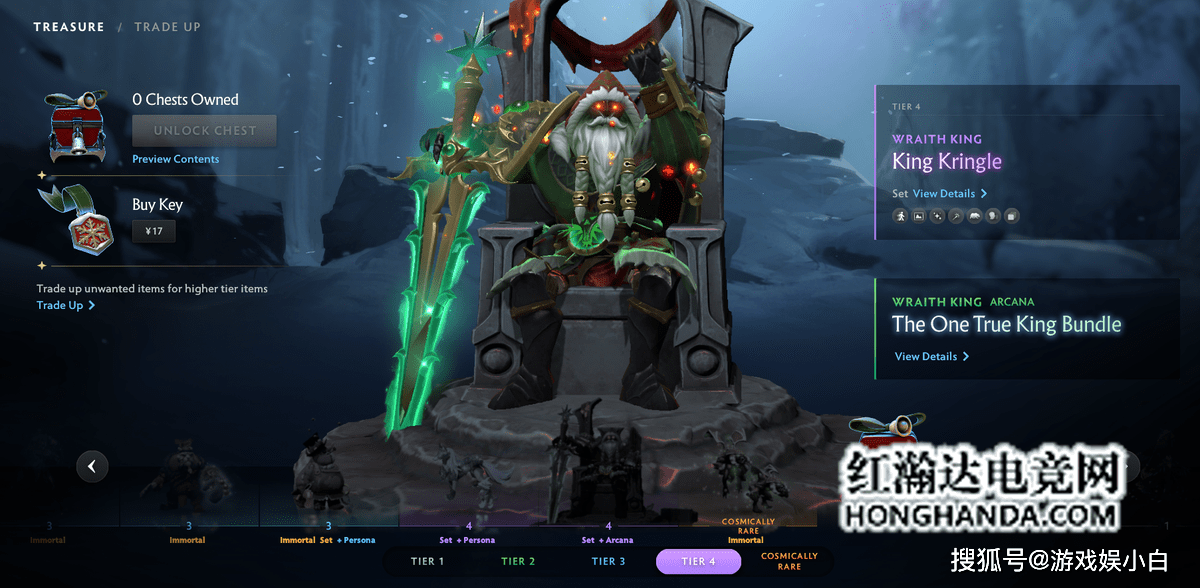The image size is (1200, 588).
Task: Switch to the Treasure breadcrumb tab
Action: 68,27
